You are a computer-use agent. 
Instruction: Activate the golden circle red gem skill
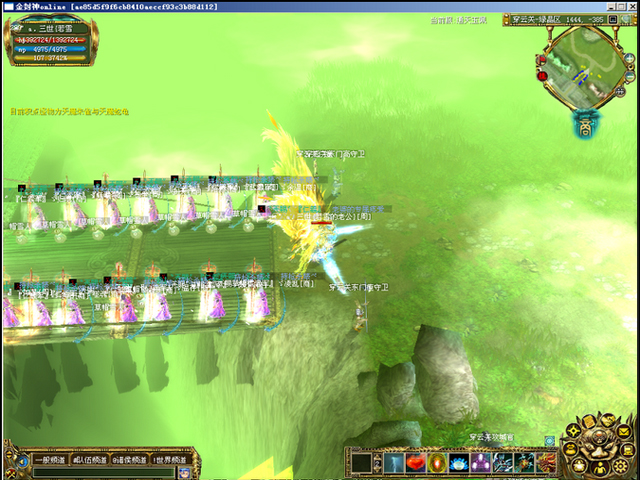[x=437, y=463]
